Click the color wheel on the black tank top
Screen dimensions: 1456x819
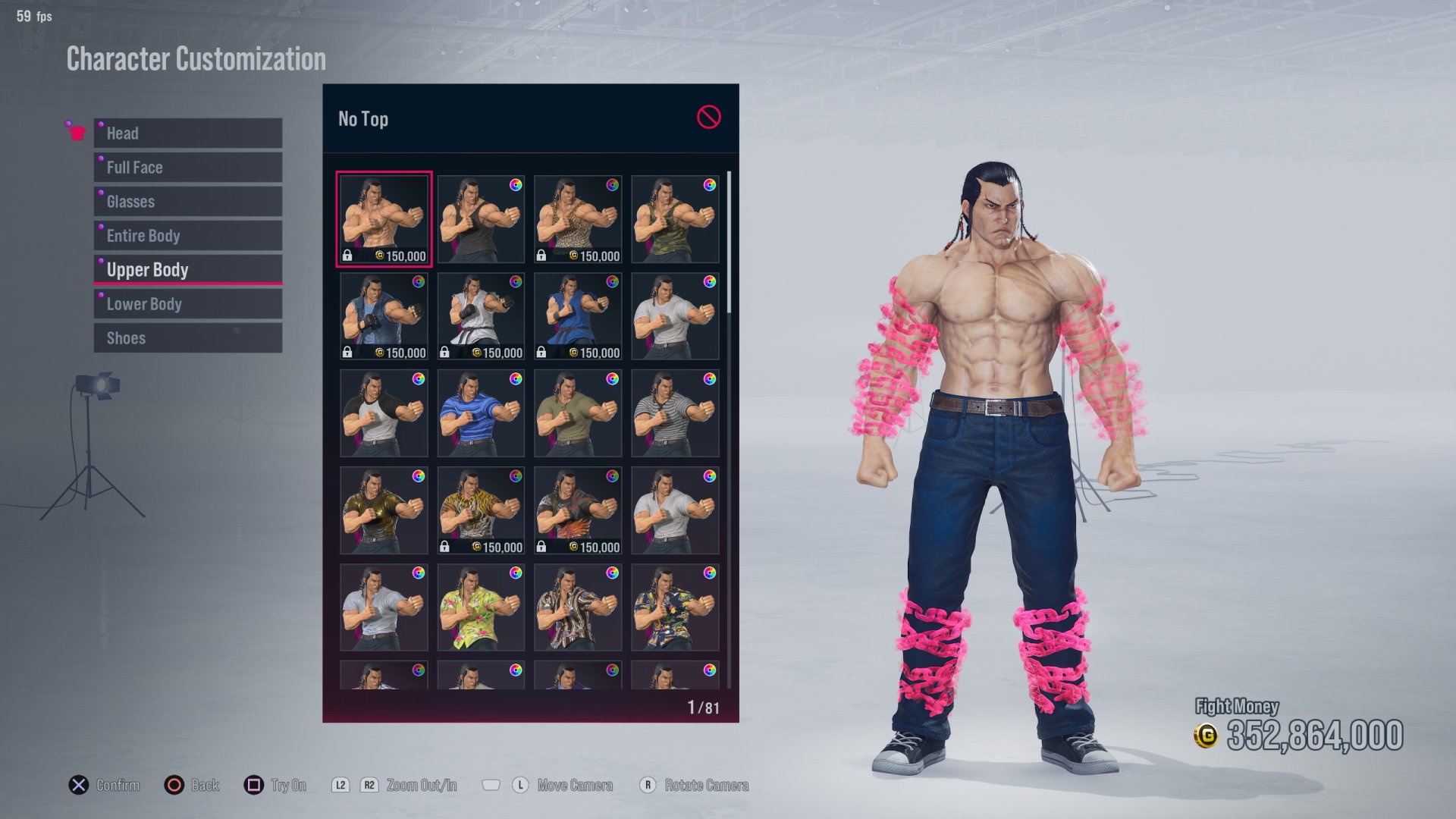(x=515, y=186)
